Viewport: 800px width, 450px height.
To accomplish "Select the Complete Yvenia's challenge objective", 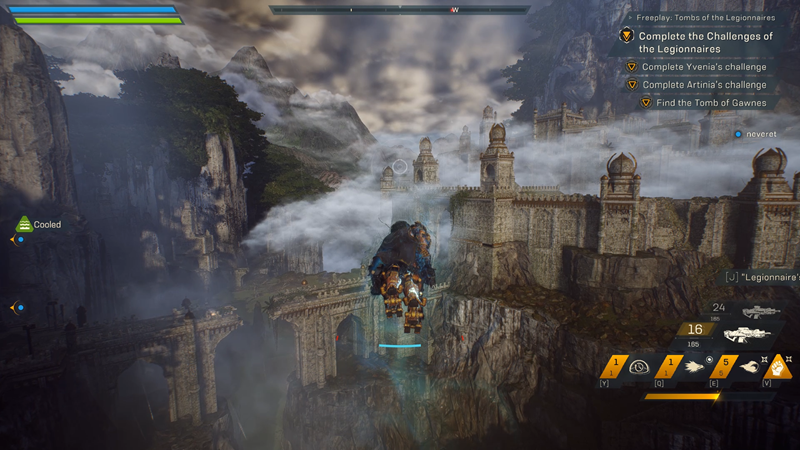I will 704,68.
